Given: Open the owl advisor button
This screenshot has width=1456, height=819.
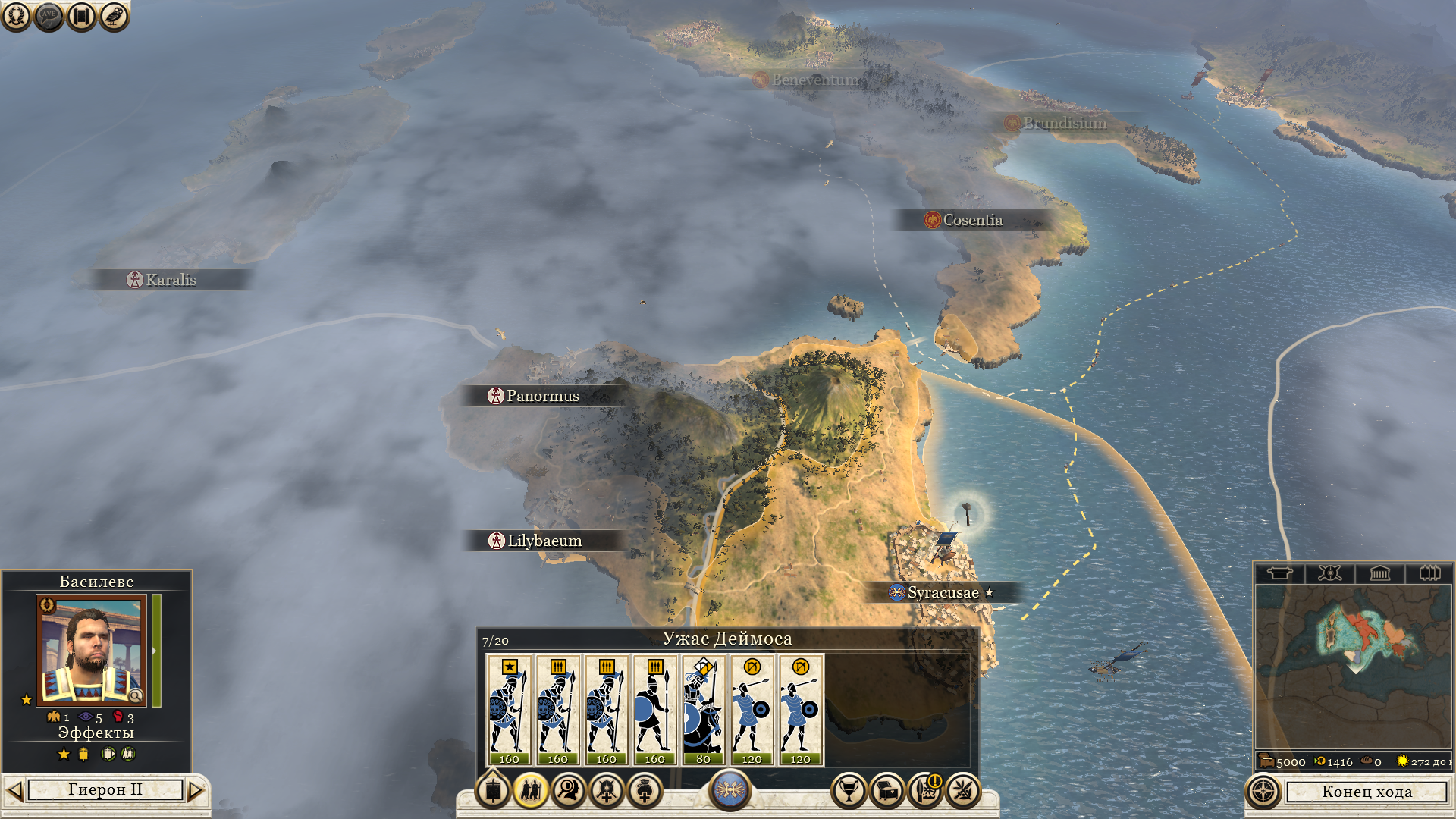Looking at the screenshot, I should (x=114, y=16).
